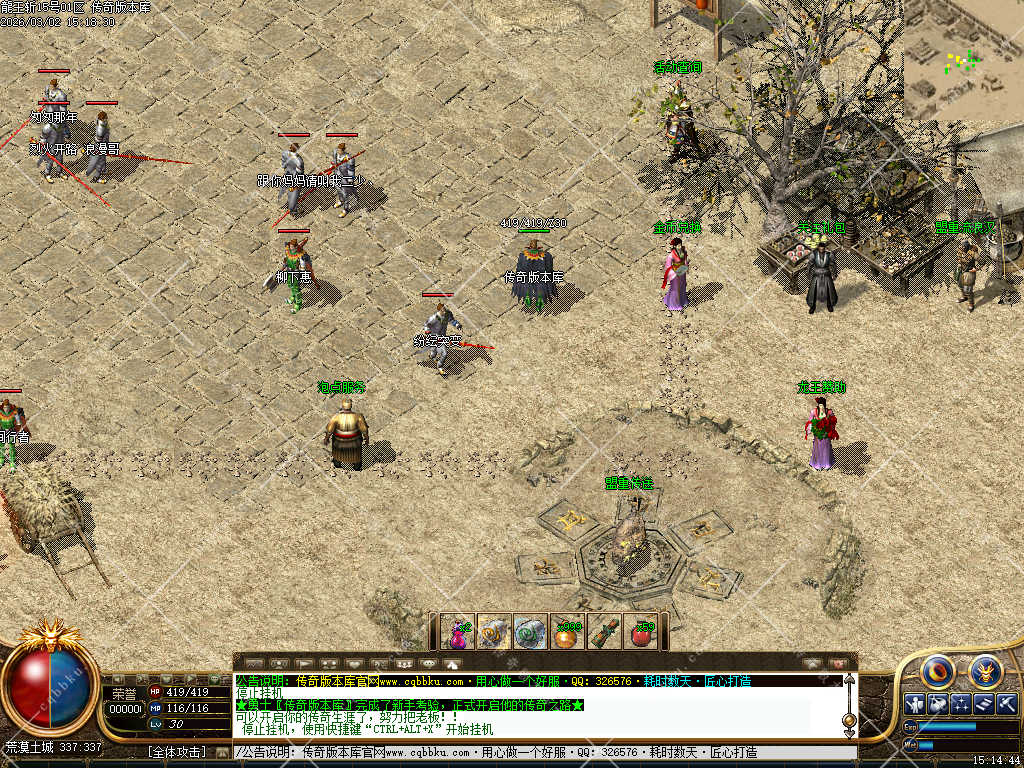Click the round golden helmet icon button
The image size is (1024, 768).
tap(985, 672)
